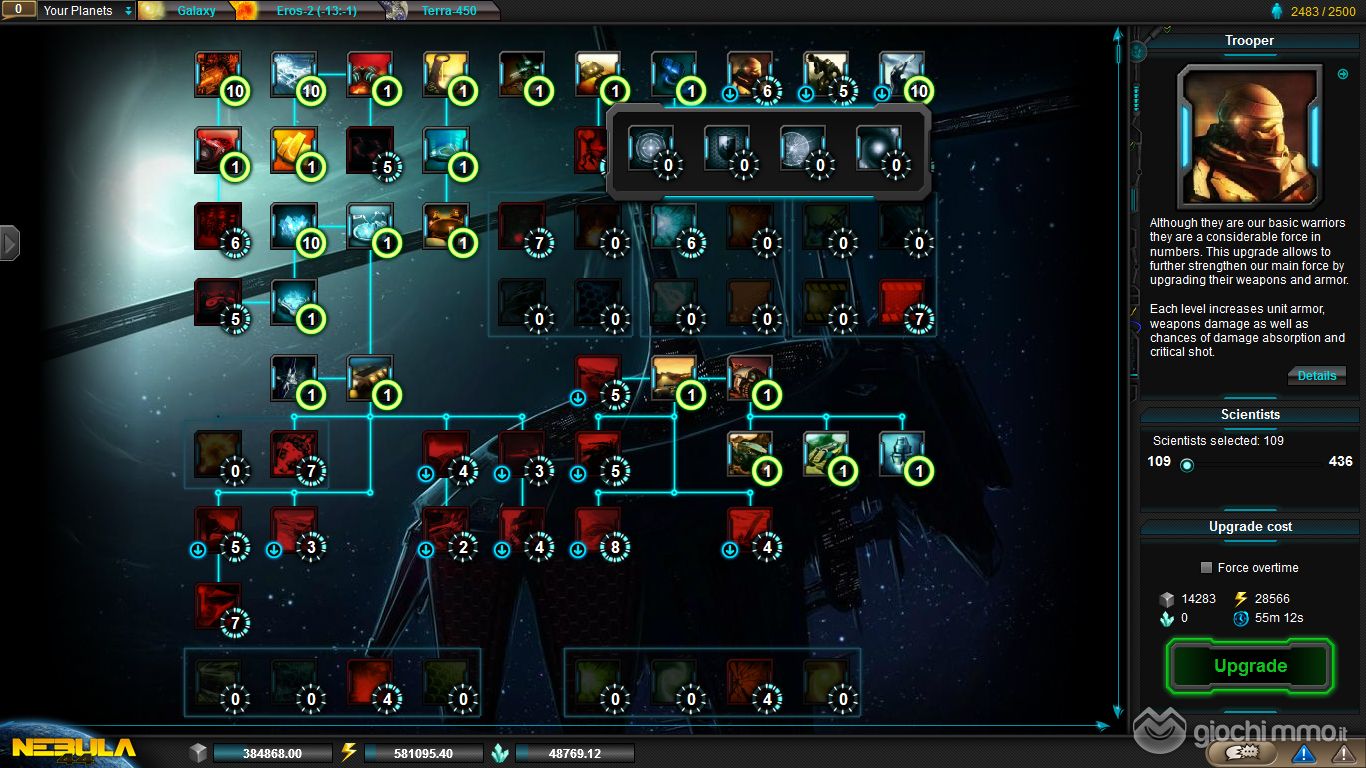Toggle the Force overtime checkbox
The height and width of the screenshot is (768, 1366).
(x=1208, y=568)
